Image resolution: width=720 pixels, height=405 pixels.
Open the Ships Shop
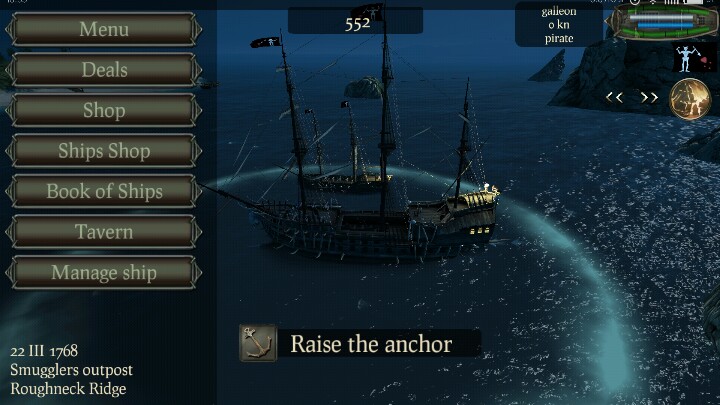[104, 151]
